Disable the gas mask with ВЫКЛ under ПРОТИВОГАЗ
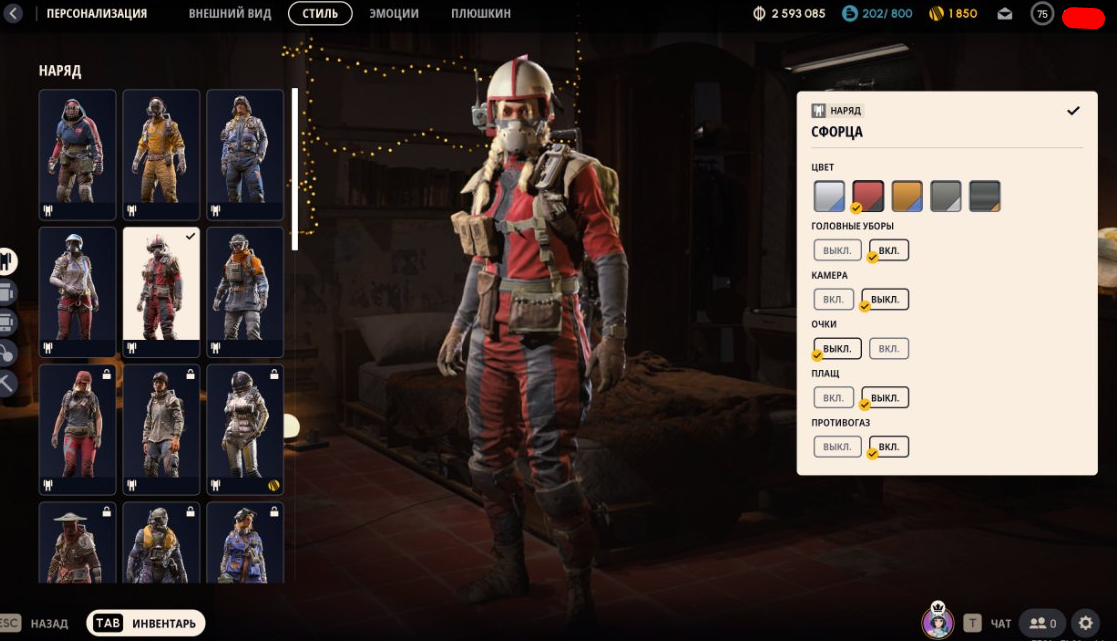Image resolution: width=1117 pixels, height=641 pixels. pos(837,446)
